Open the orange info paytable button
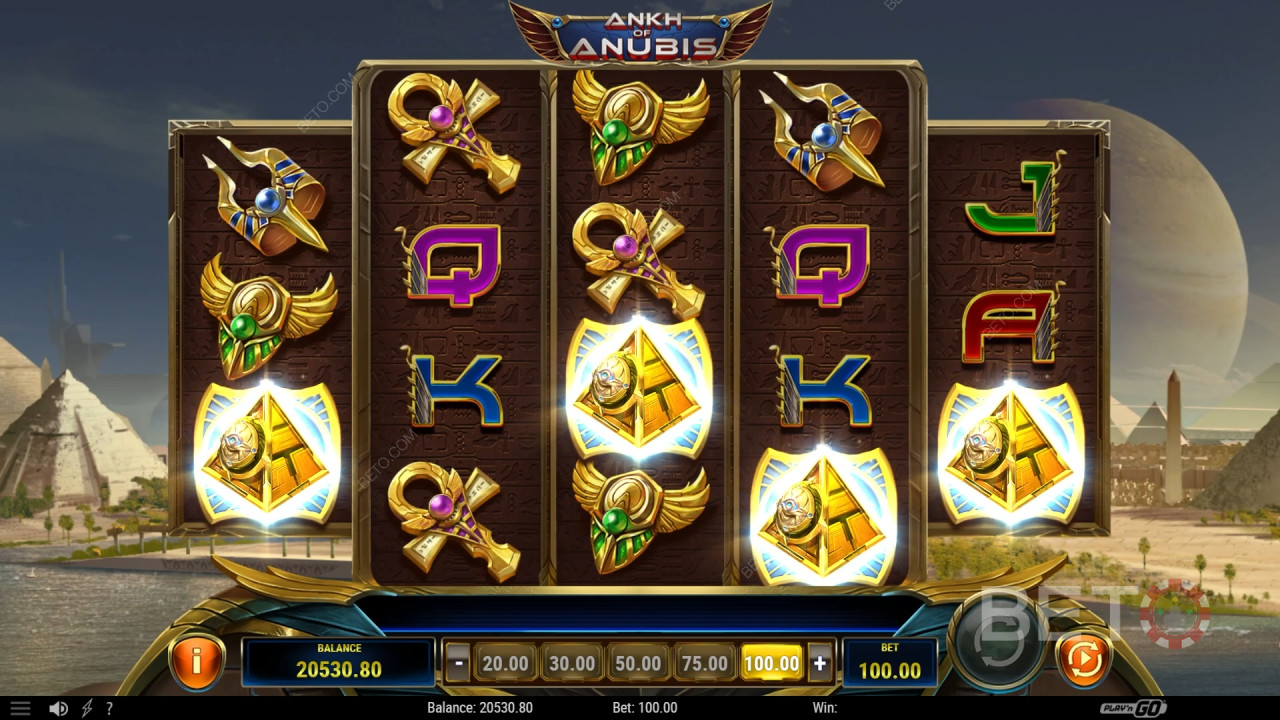Image resolution: width=1280 pixels, height=720 pixels. point(197,660)
